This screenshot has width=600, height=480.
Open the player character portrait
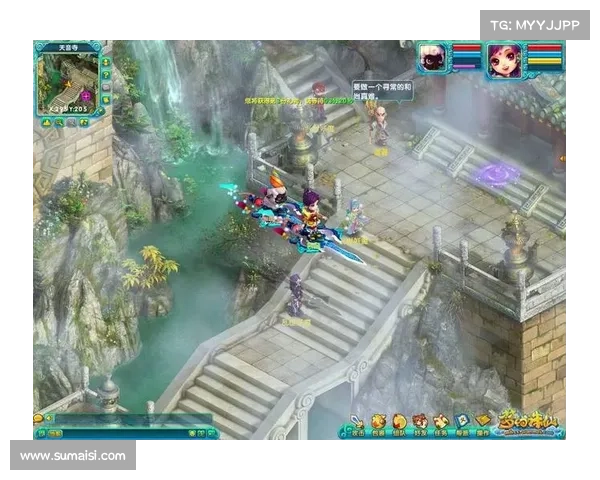[505, 59]
